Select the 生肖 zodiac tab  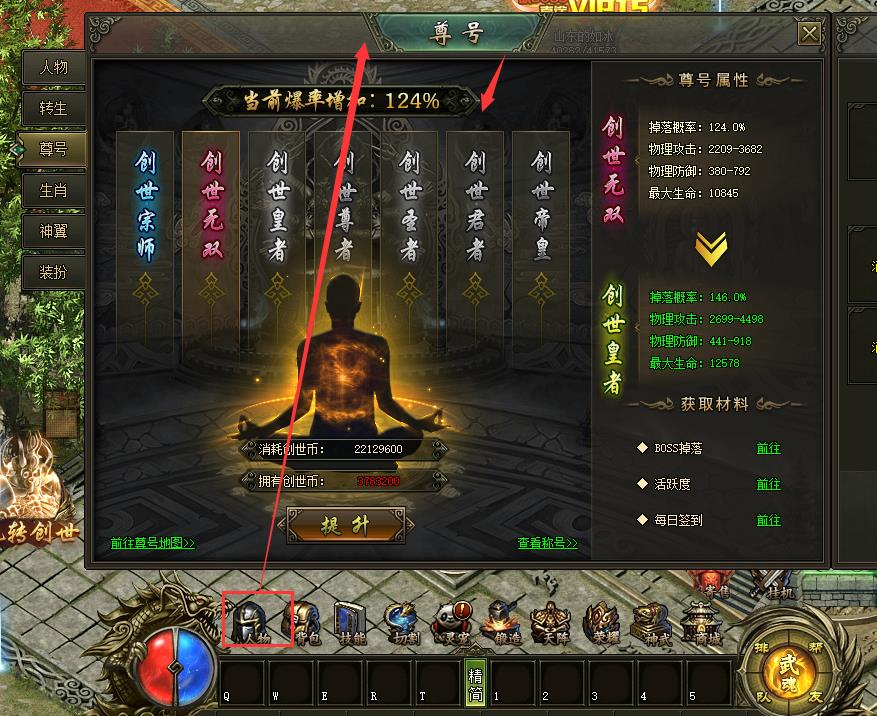coord(53,190)
